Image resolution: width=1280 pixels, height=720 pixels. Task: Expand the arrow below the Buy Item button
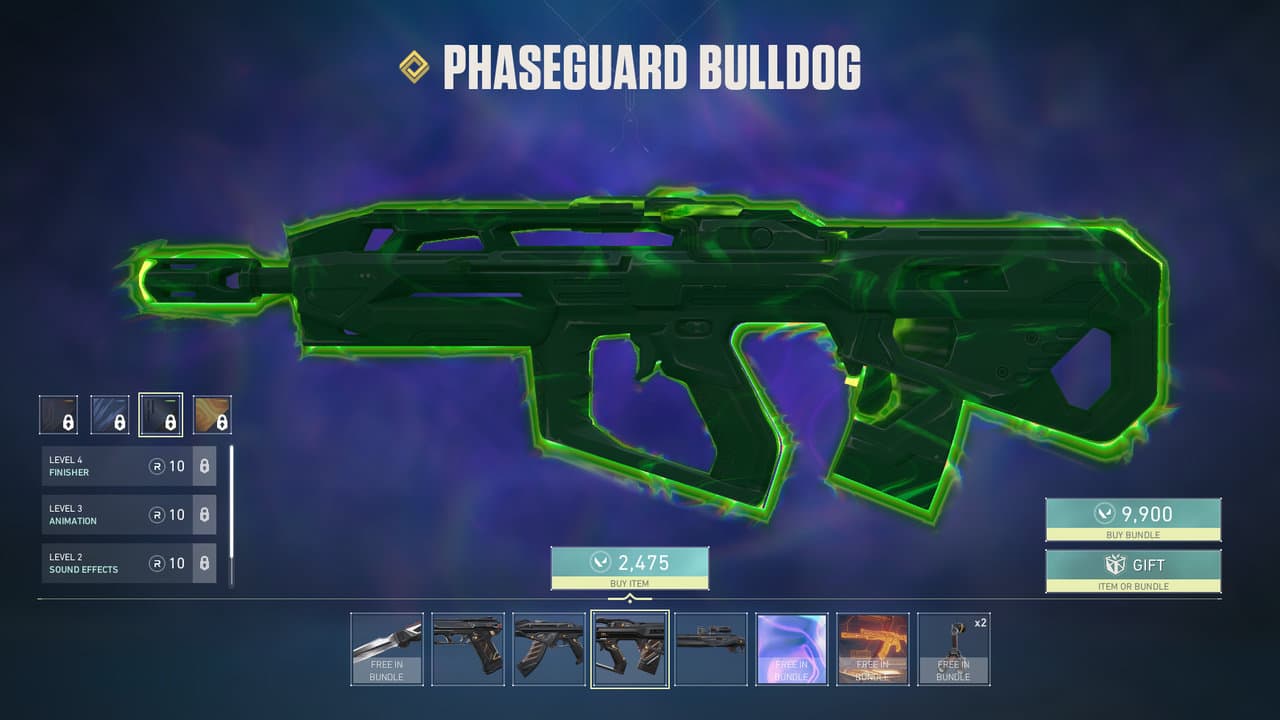tap(630, 598)
